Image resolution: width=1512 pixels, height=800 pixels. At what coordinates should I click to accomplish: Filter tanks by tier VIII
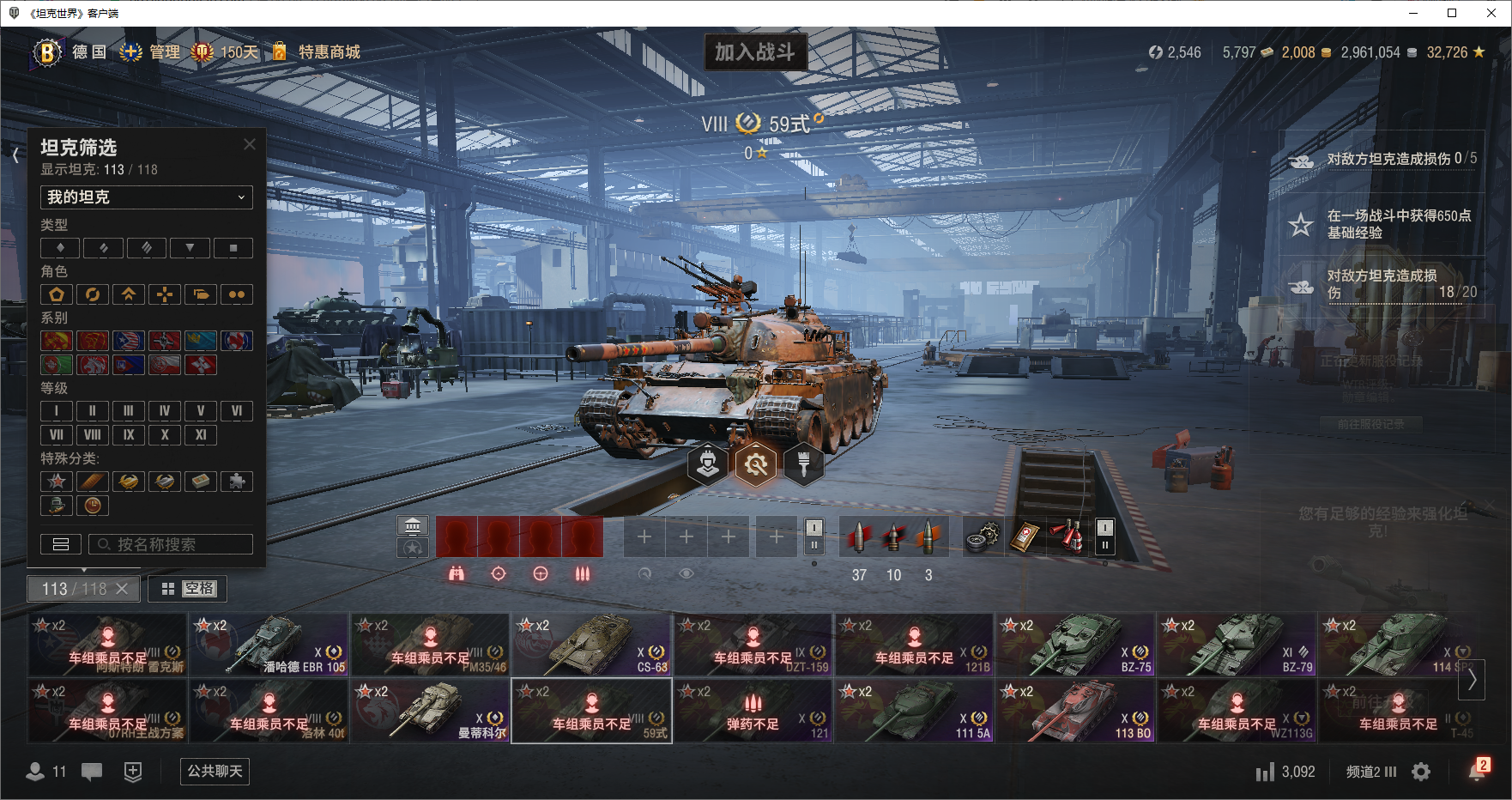click(x=93, y=435)
